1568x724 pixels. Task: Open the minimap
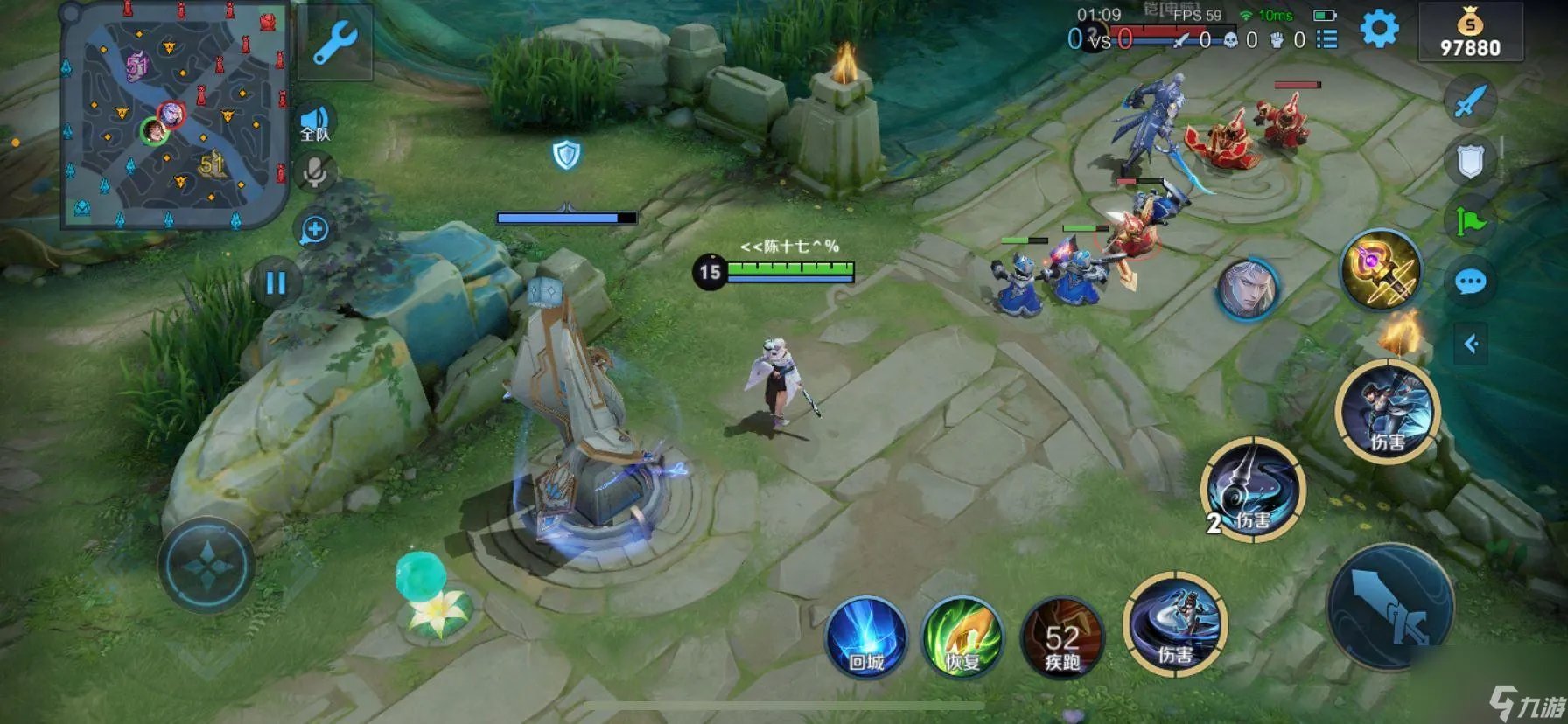click(x=173, y=118)
